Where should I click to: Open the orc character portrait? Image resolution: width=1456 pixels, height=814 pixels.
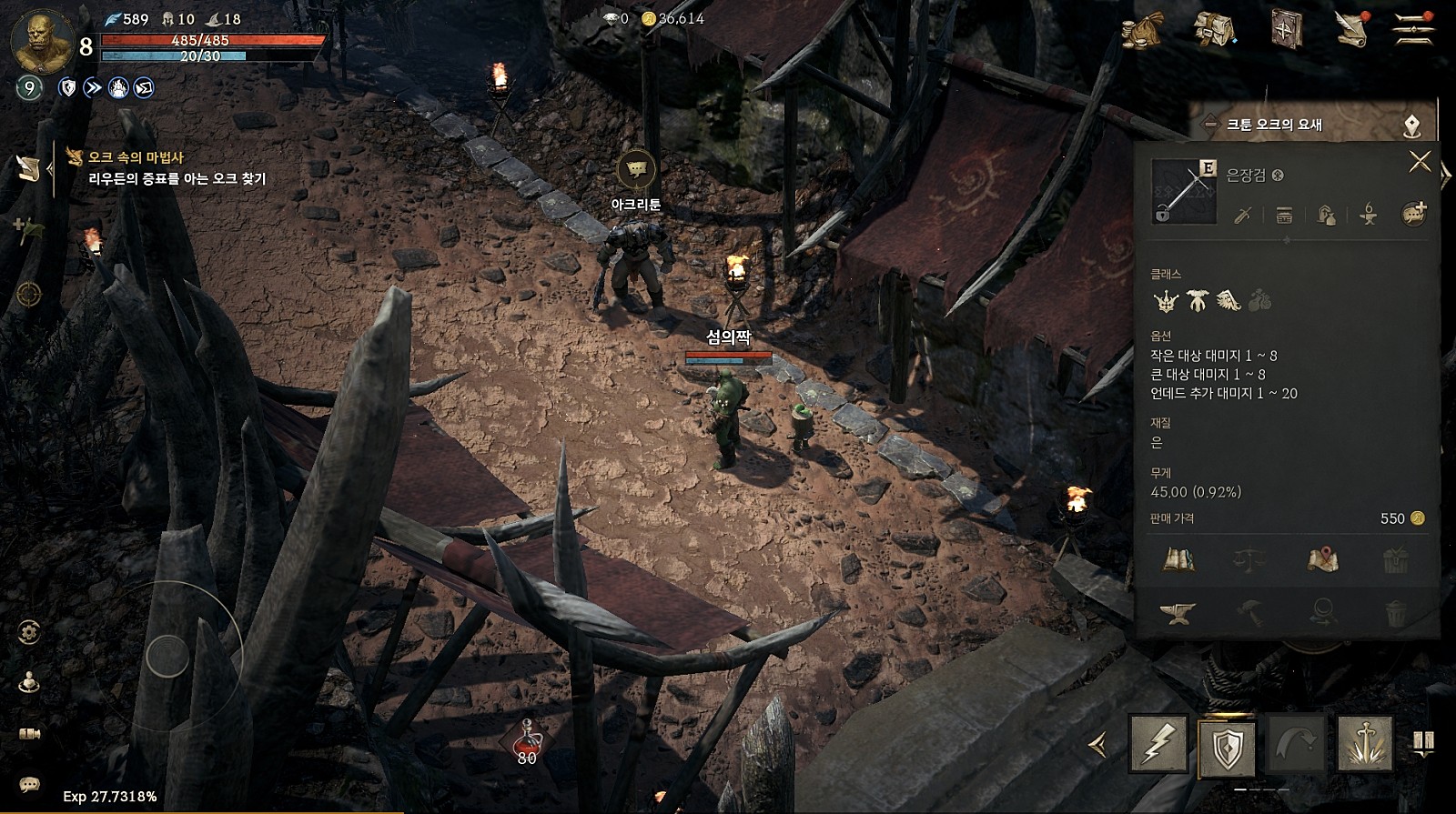(x=41, y=42)
